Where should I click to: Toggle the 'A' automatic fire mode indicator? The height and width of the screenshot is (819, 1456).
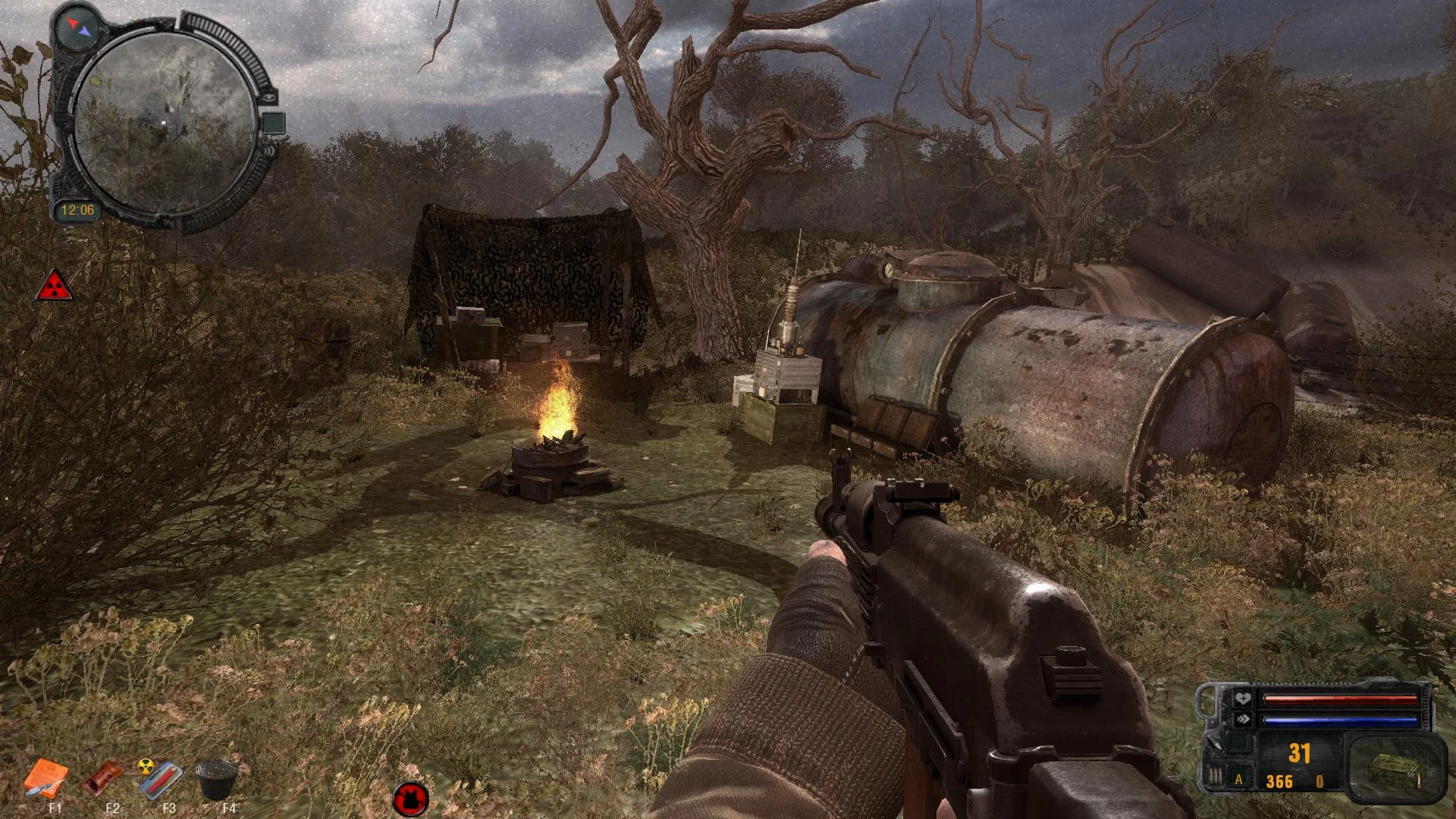tap(1239, 779)
